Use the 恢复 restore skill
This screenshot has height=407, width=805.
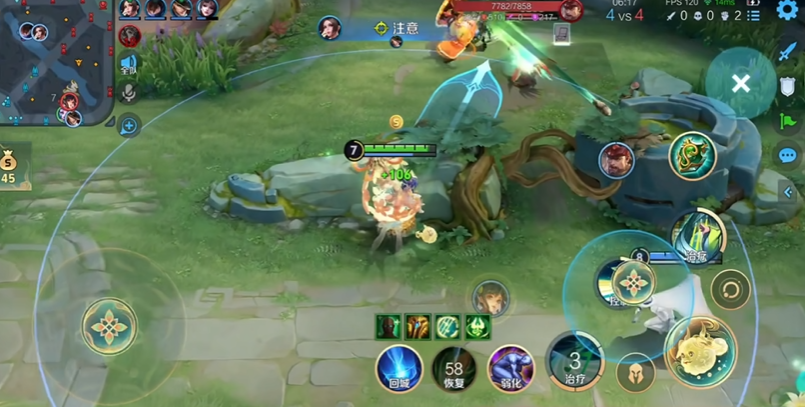(454, 369)
